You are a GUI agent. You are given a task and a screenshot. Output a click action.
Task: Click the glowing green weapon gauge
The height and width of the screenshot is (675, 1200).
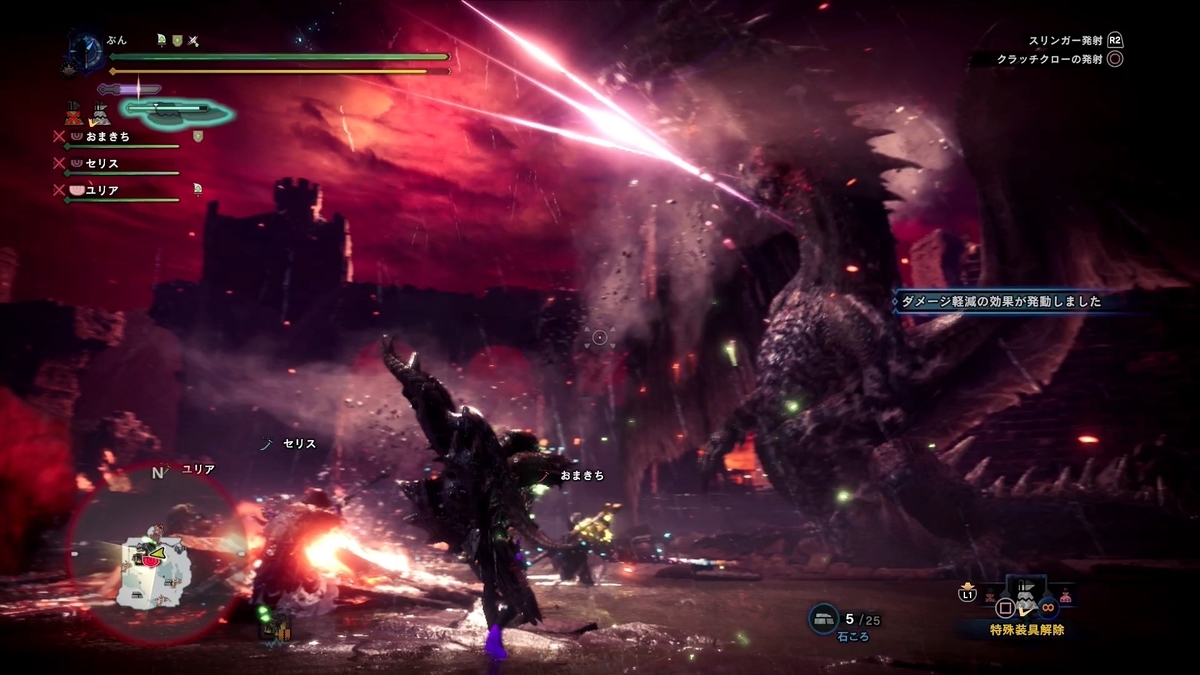pyautogui.click(x=177, y=110)
